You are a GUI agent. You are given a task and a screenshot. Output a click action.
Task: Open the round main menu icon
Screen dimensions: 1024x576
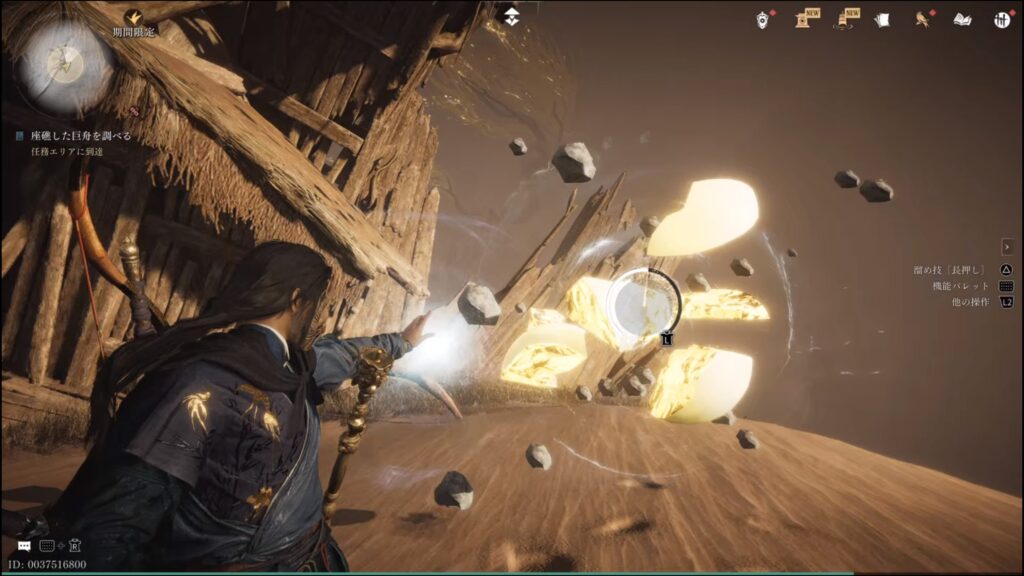pos(1002,19)
